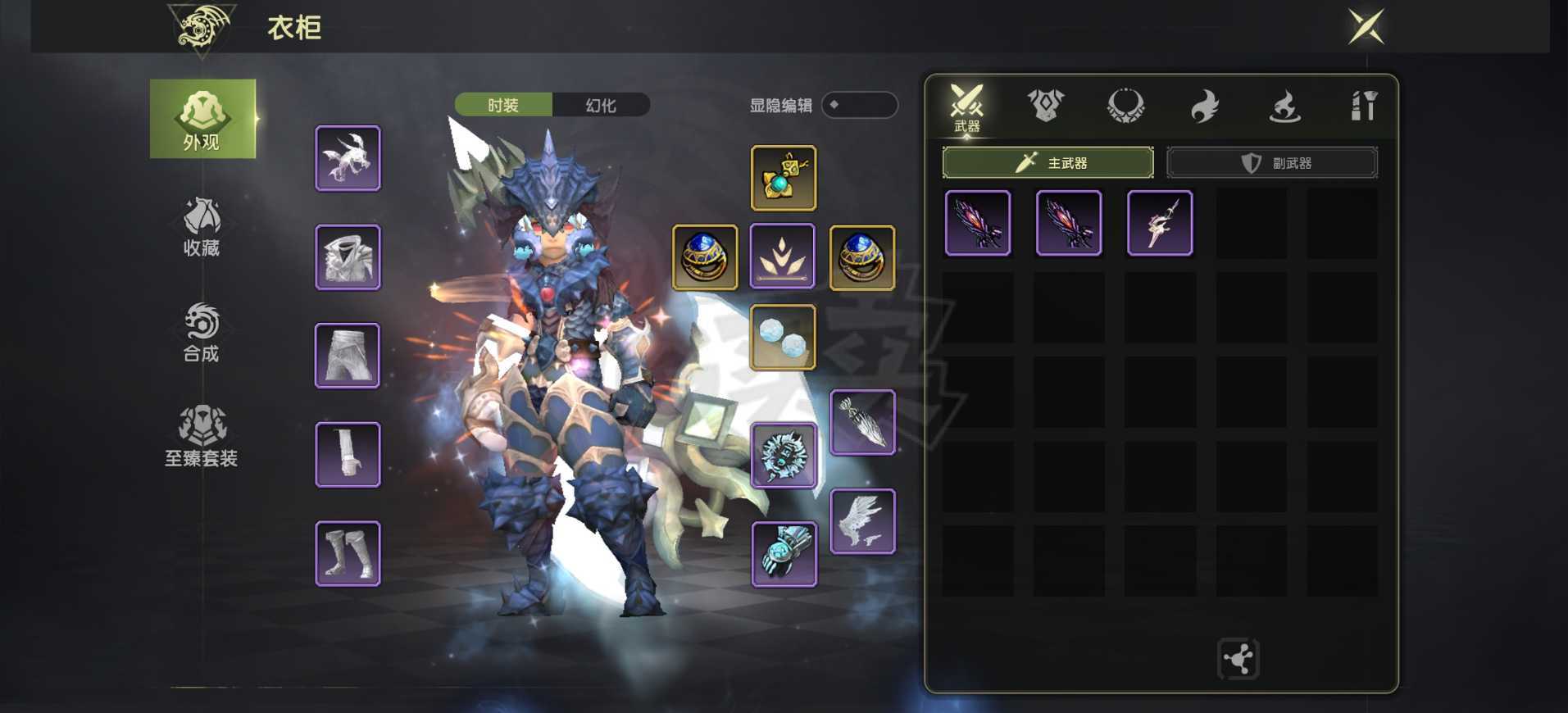
Task: Switch to the 幻化 transmog tab
Action: pyautogui.click(x=601, y=105)
